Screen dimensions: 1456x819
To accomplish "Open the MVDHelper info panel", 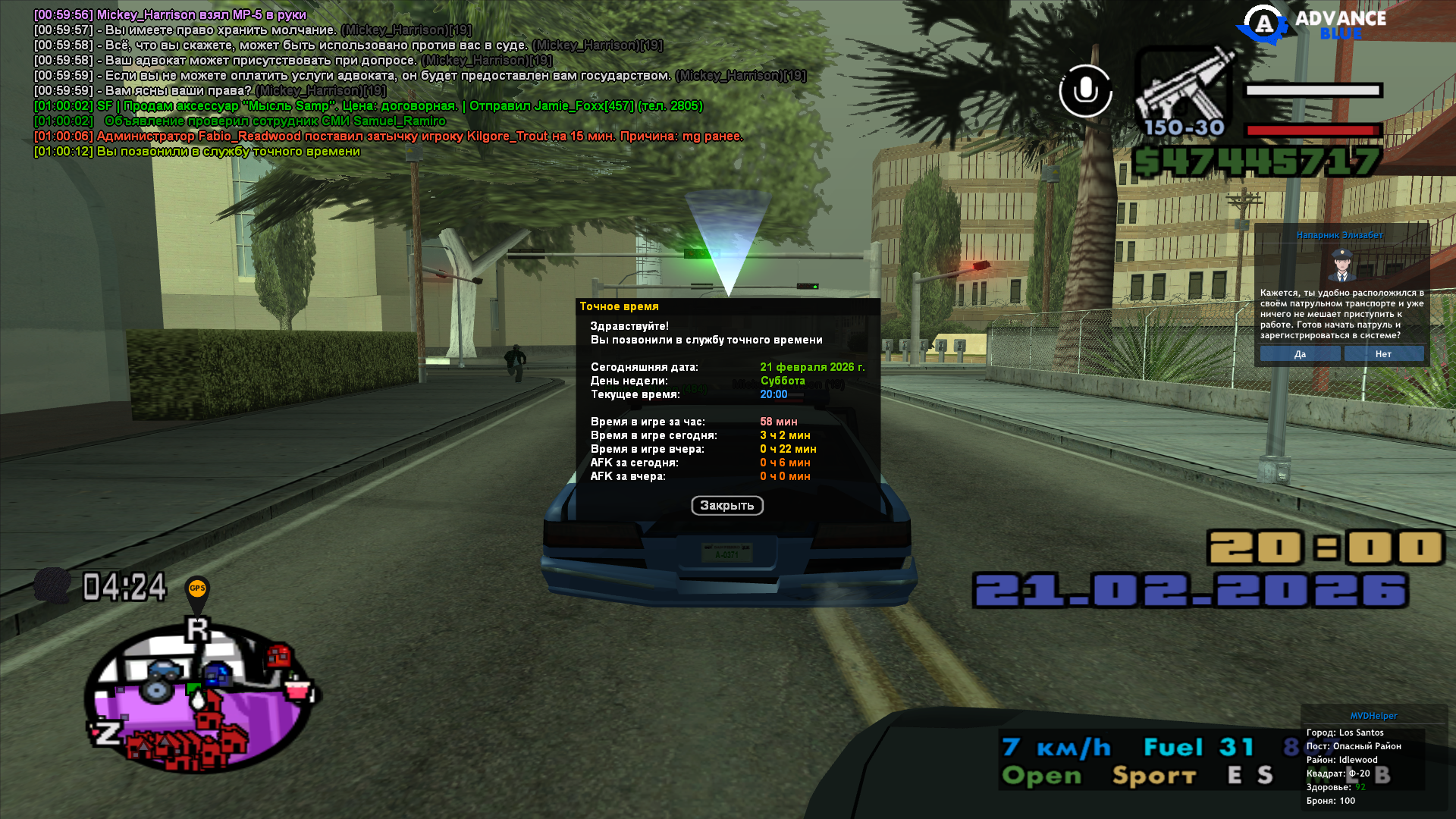I will click(1373, 716).
